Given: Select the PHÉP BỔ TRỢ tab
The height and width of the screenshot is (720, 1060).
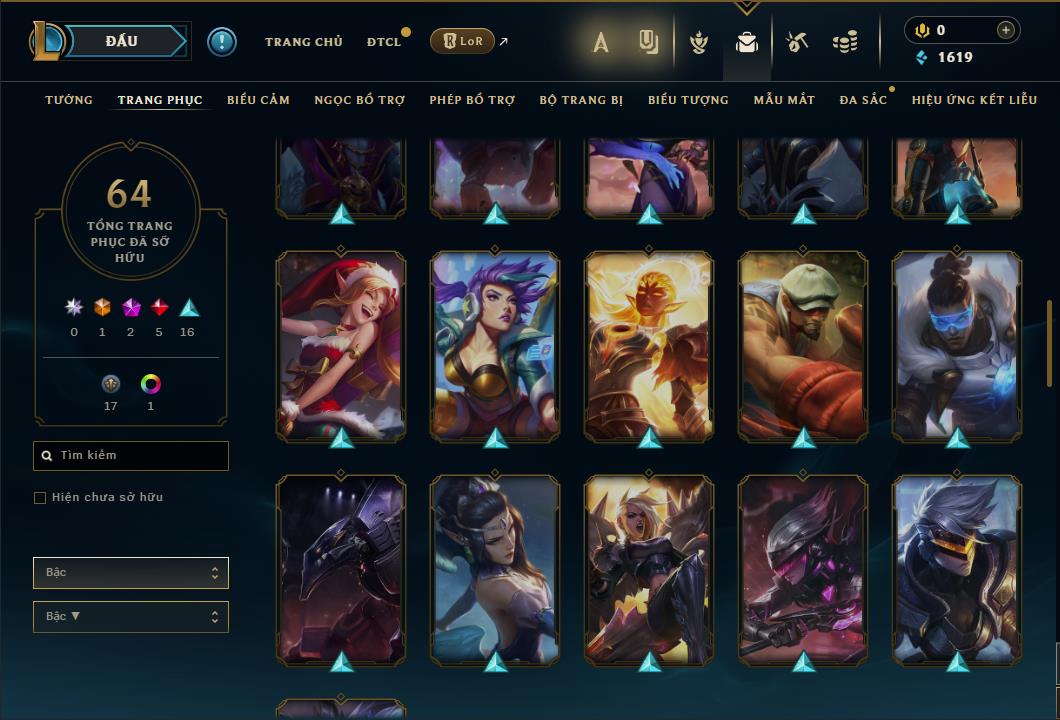Looking at the screenshot, I should 472,100.
